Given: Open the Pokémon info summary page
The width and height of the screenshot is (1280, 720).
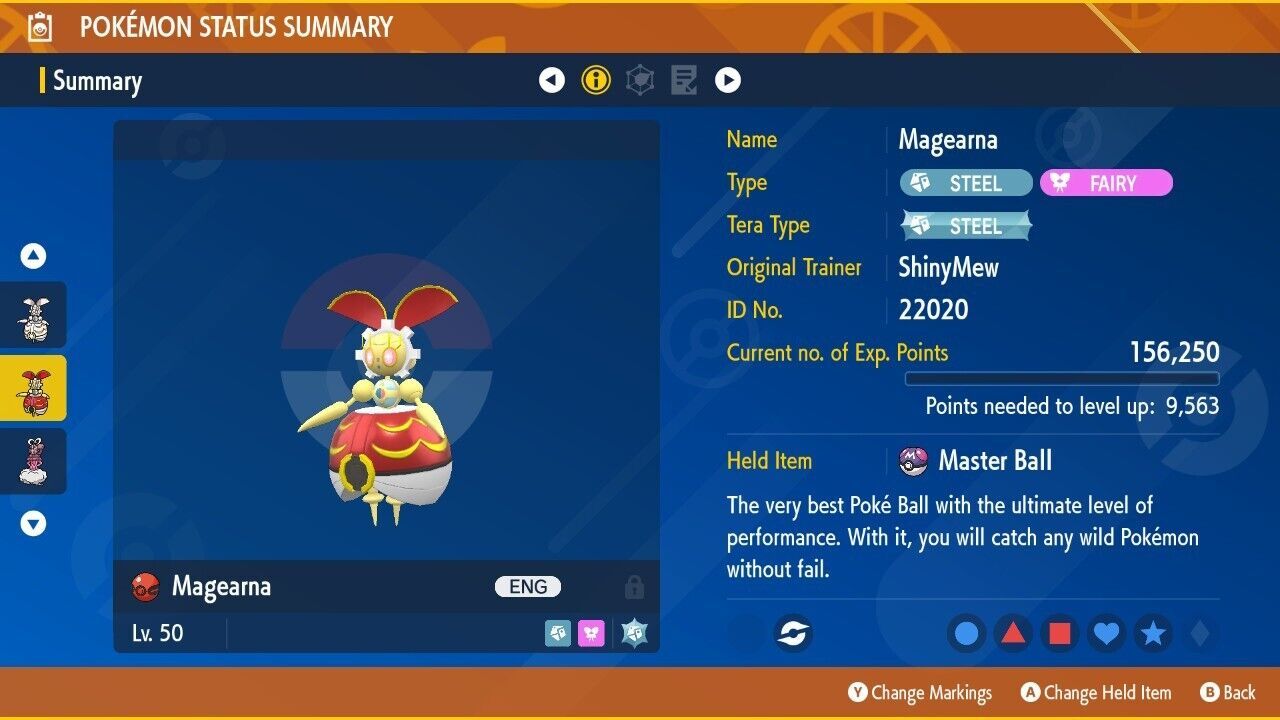Looking at the screenshot, I should (x=596, y=80).
